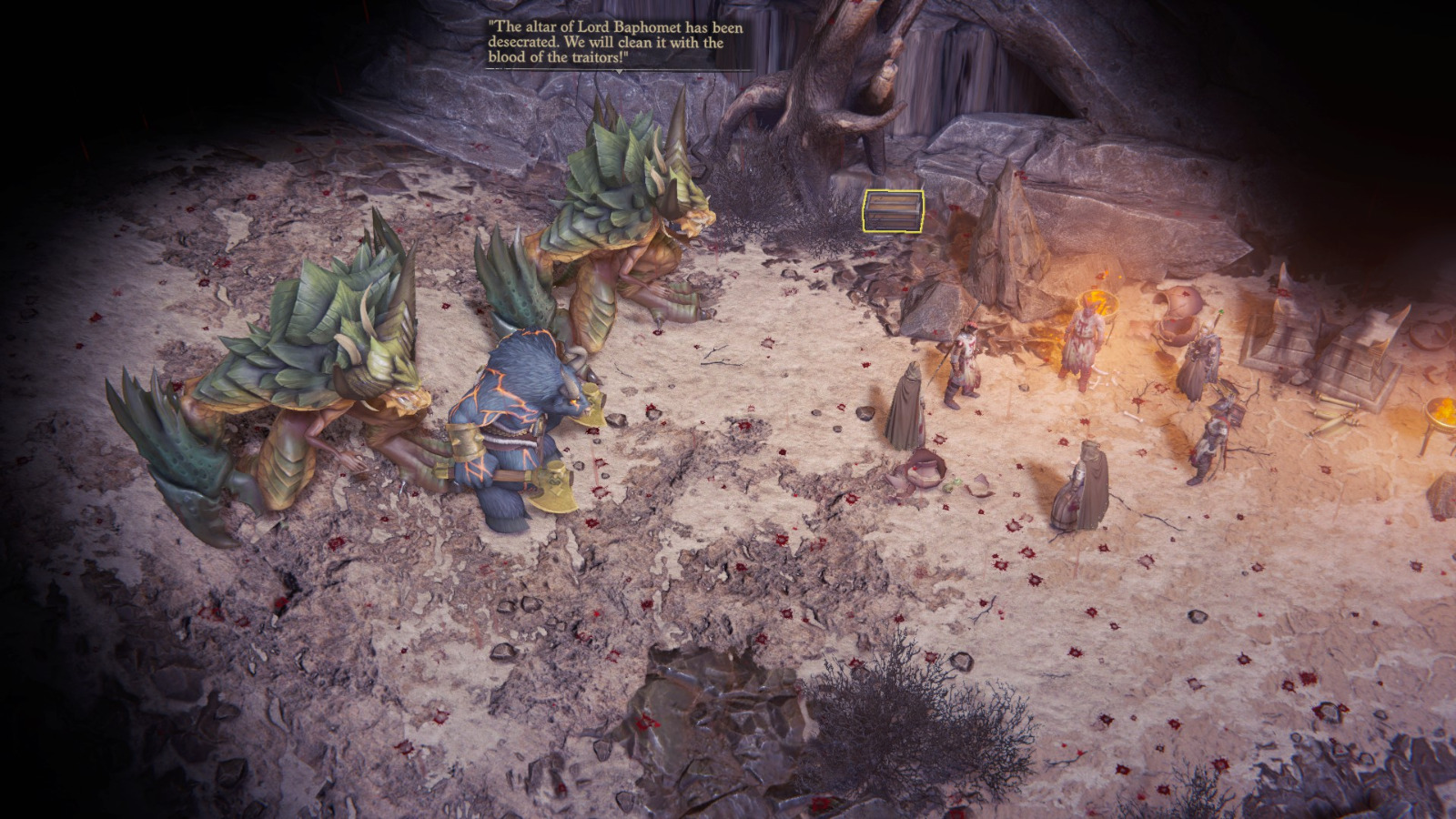Open the yellow-outlined loot chest
Screen dimensions: 1456x819
pyautogui.click(x=893, y=210)
